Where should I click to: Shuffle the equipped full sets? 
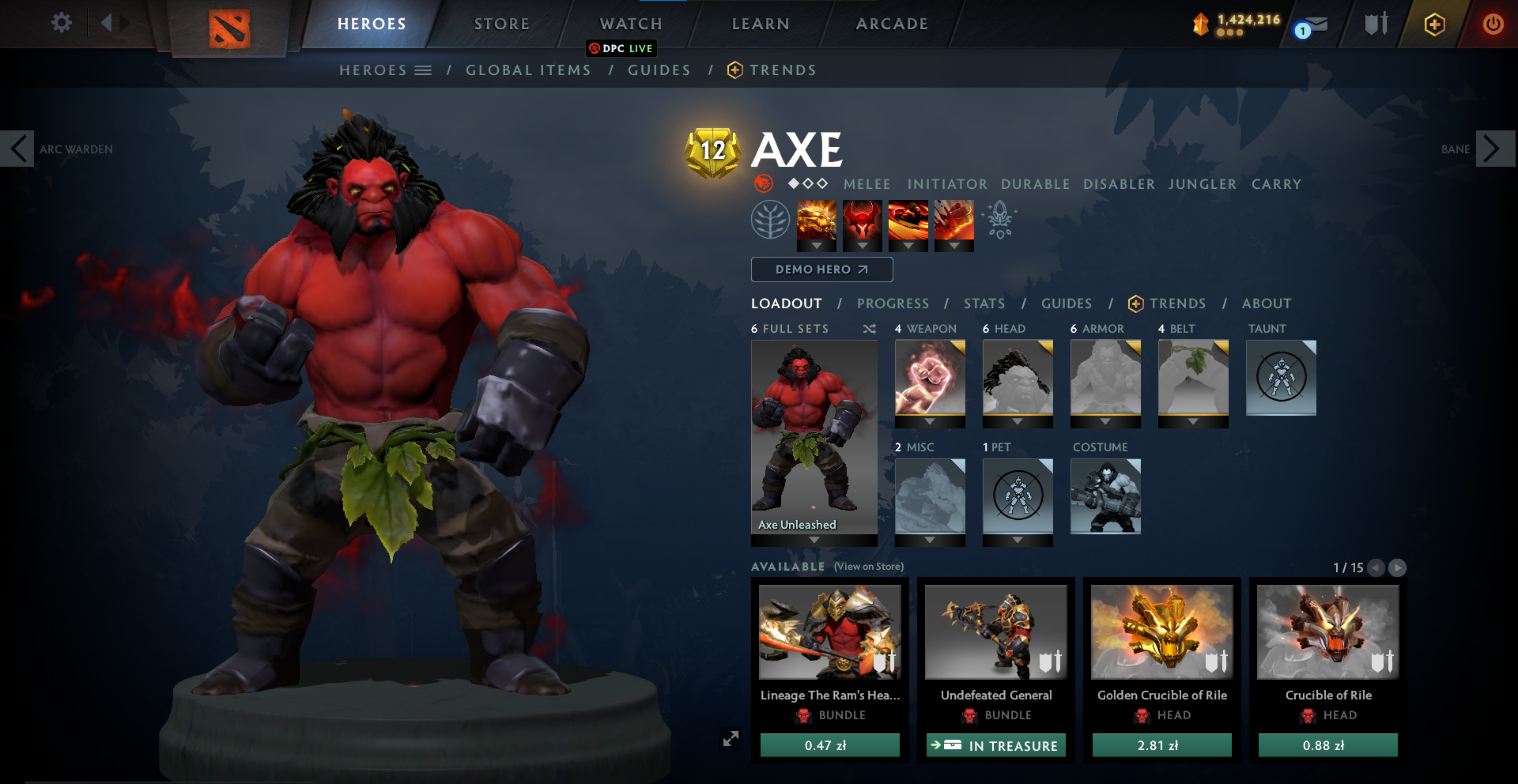point(869,329)
